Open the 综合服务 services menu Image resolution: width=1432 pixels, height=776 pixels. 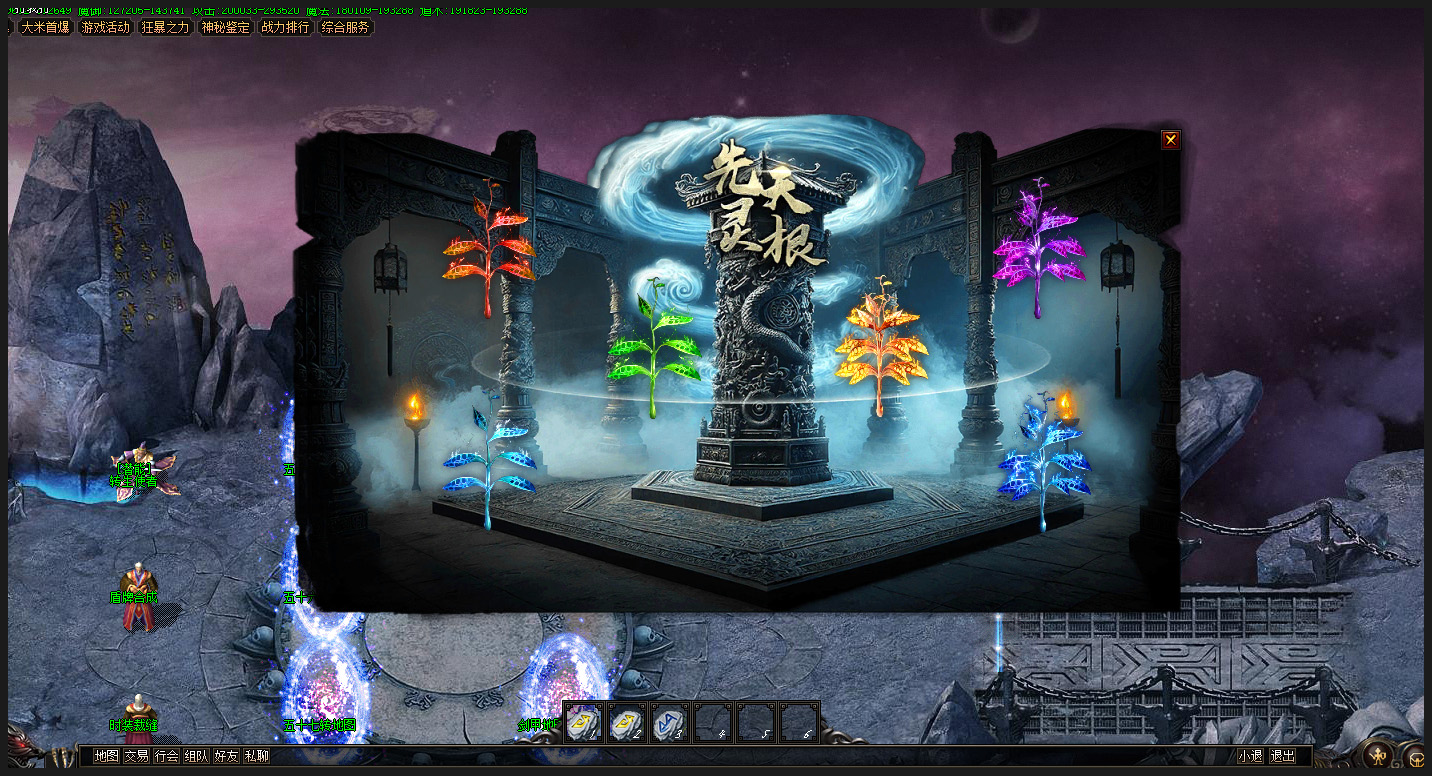(x=346, y=28)
